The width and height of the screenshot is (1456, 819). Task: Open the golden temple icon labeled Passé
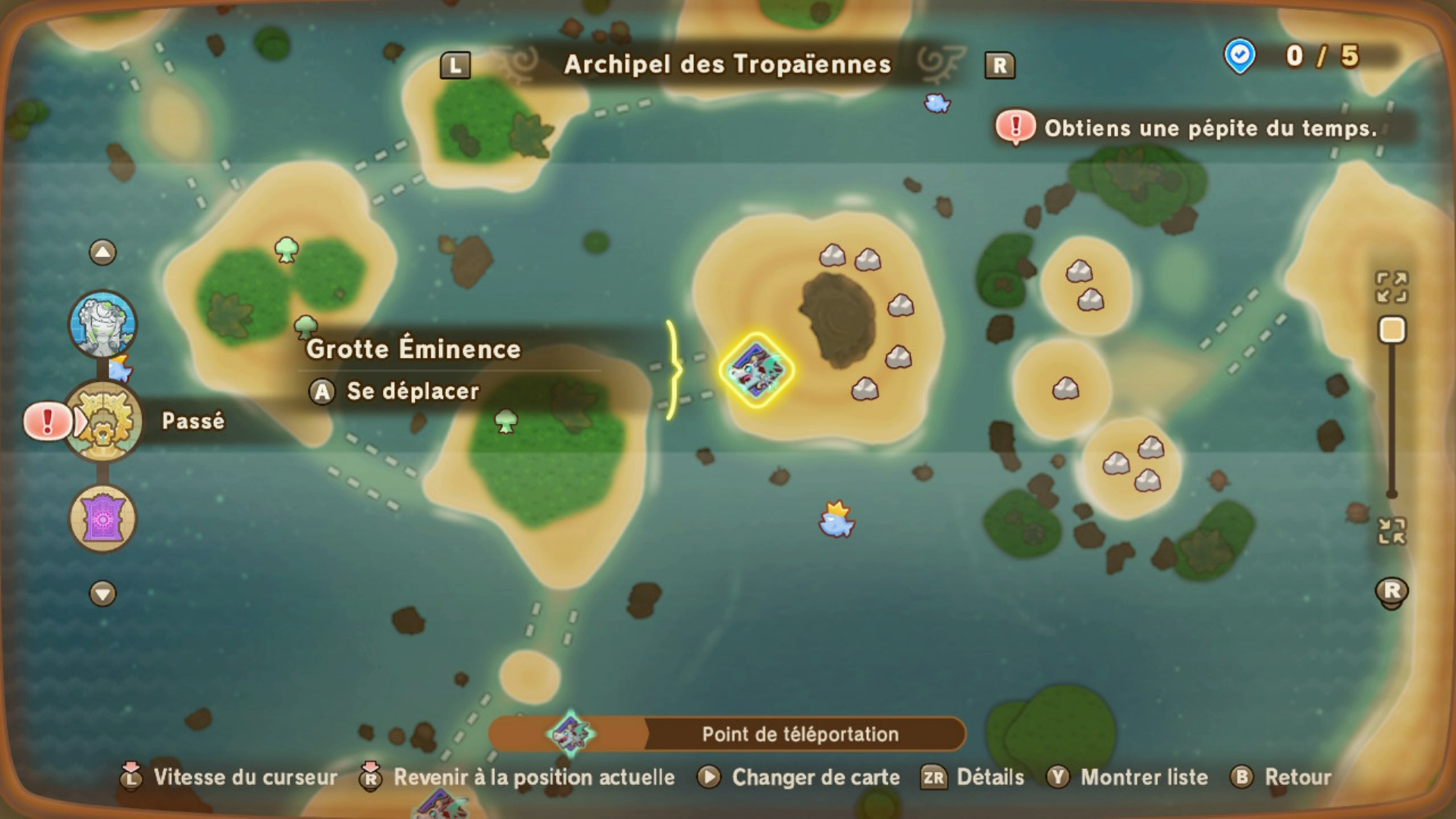point(105,422)
